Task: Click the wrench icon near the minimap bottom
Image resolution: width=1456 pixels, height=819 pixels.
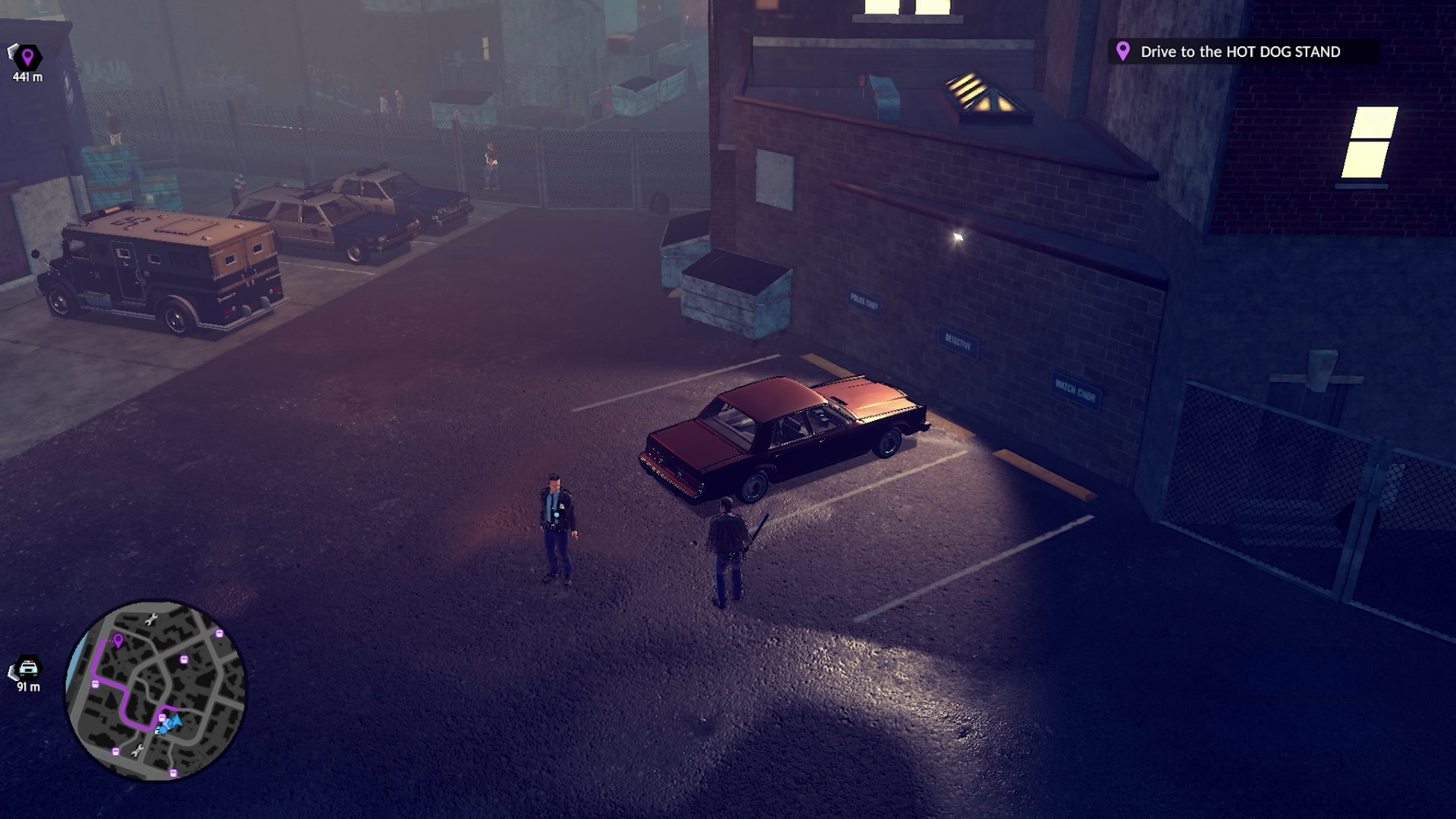Action: (x=139, y=751)
